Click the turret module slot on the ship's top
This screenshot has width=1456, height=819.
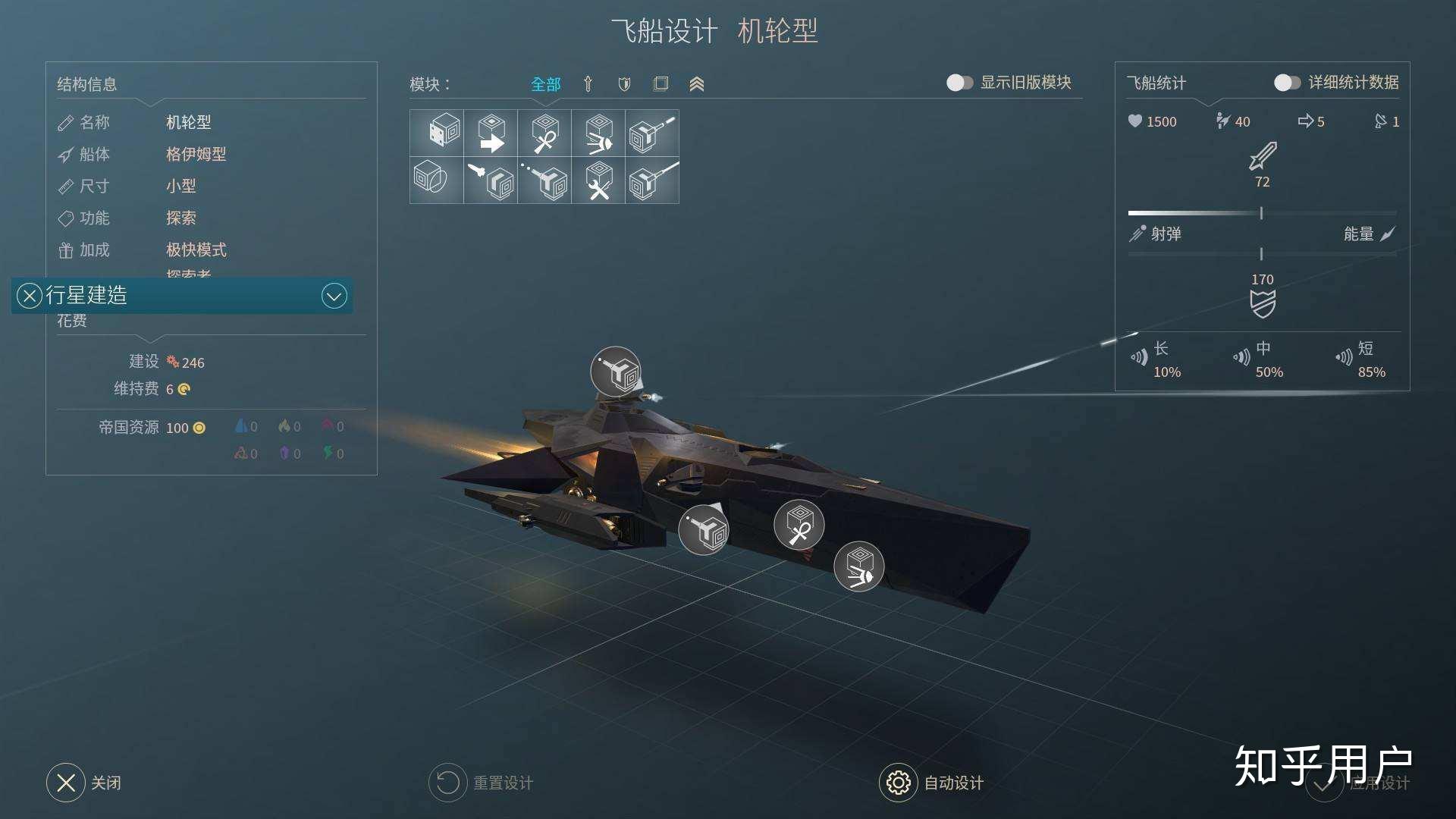616,372
